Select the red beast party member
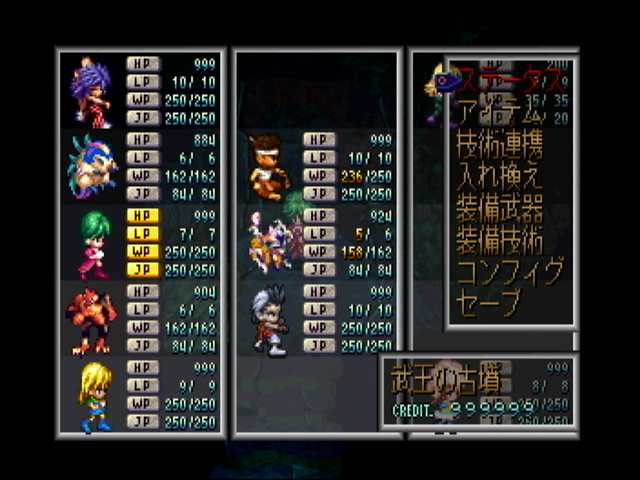Image resolution: width=640 pixels, height=480 pixels. click(92, 320)
